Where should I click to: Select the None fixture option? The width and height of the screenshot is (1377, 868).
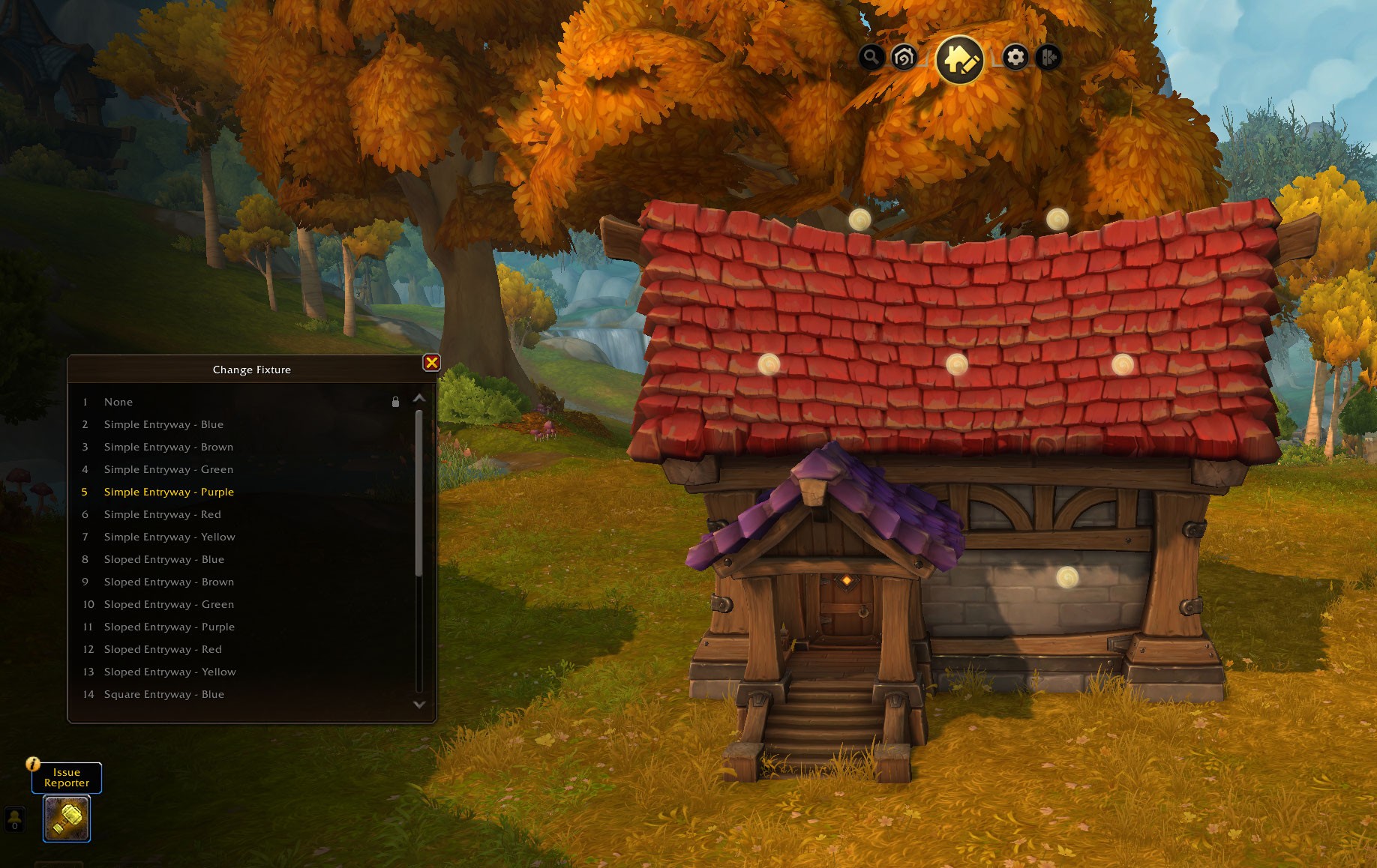(118, 402)
